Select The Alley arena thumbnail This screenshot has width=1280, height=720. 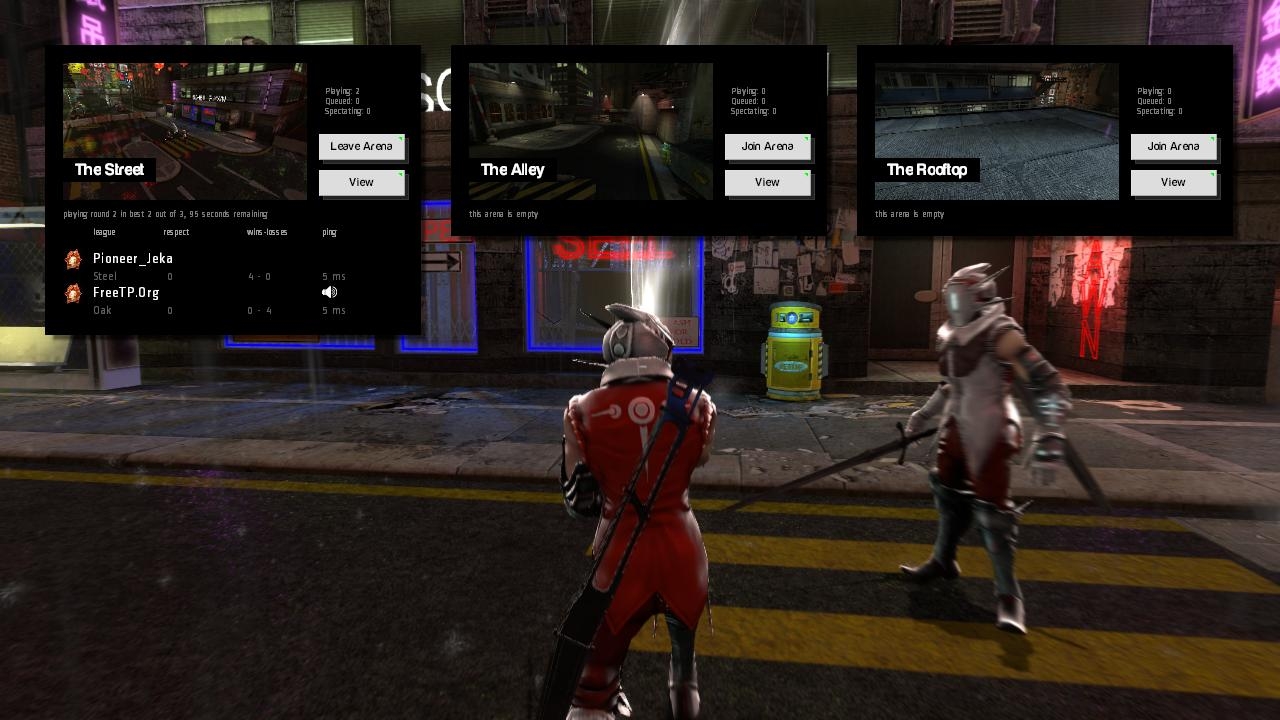591,131
